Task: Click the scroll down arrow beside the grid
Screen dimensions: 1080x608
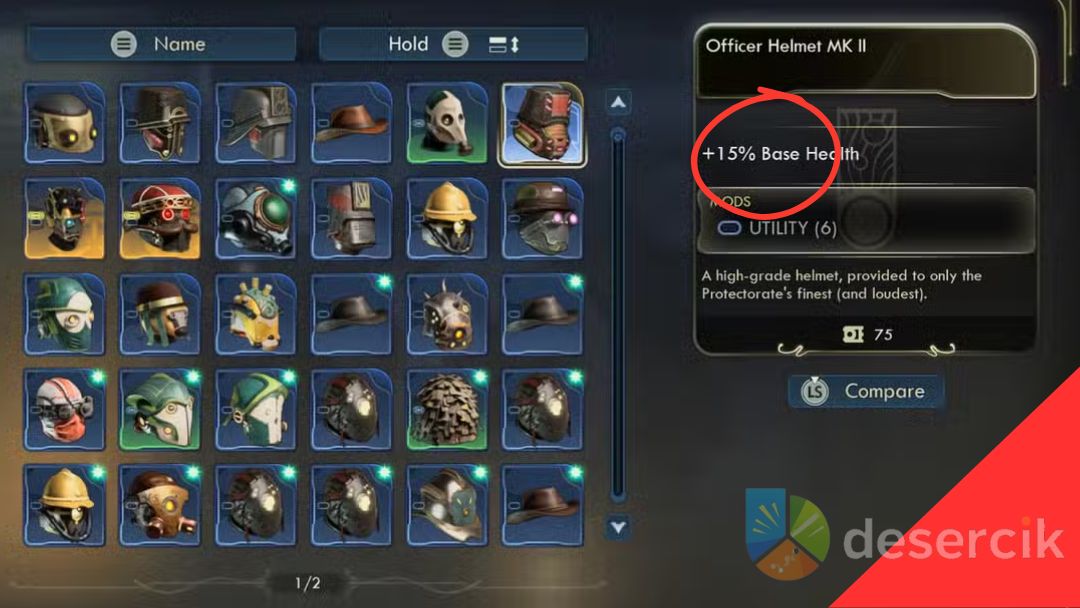Action: coord(619,526)
